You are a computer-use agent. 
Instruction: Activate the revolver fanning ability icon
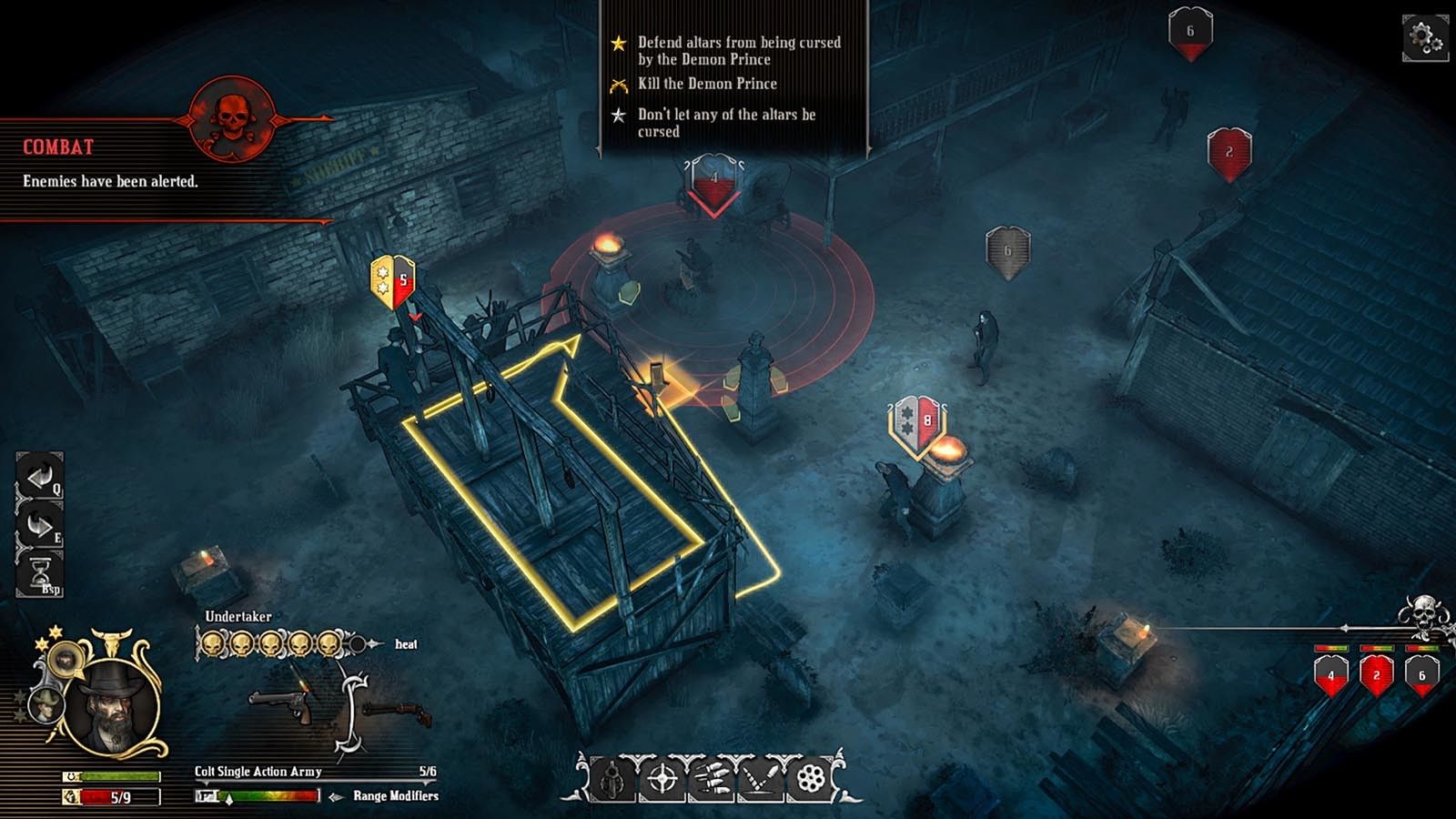pos(612,780)
